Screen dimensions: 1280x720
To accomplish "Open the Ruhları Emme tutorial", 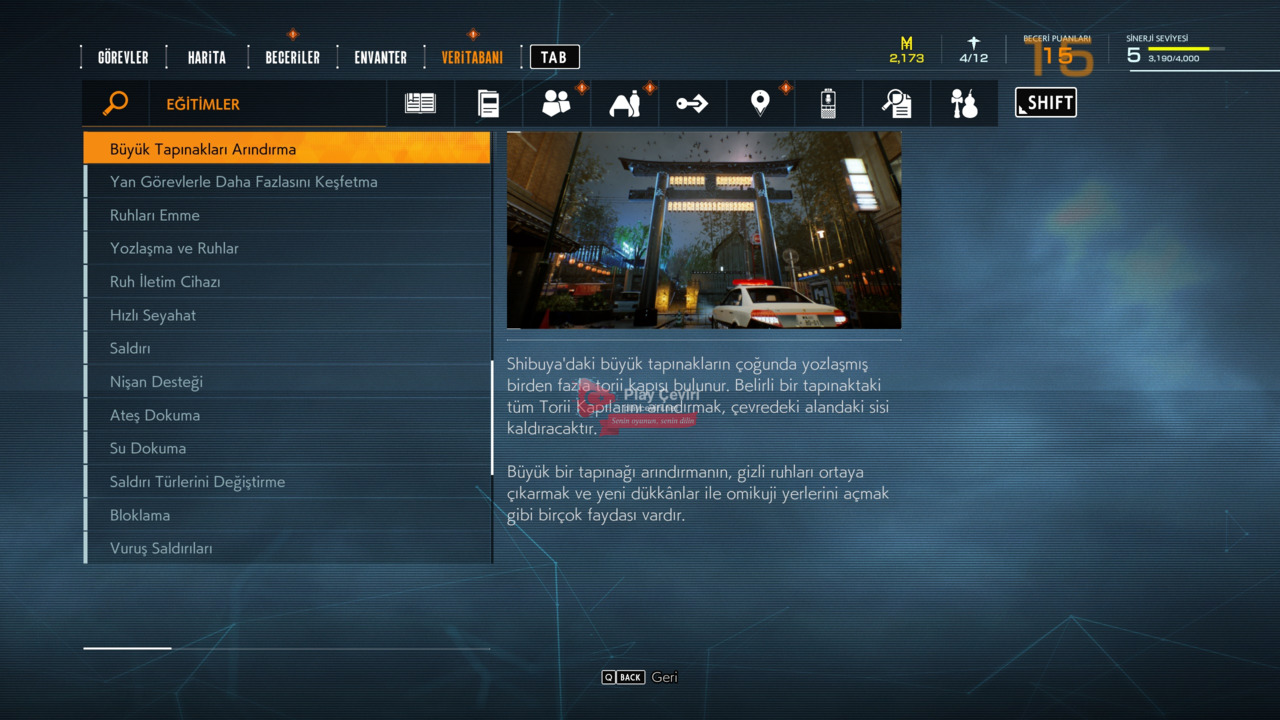I will point(287,215).
